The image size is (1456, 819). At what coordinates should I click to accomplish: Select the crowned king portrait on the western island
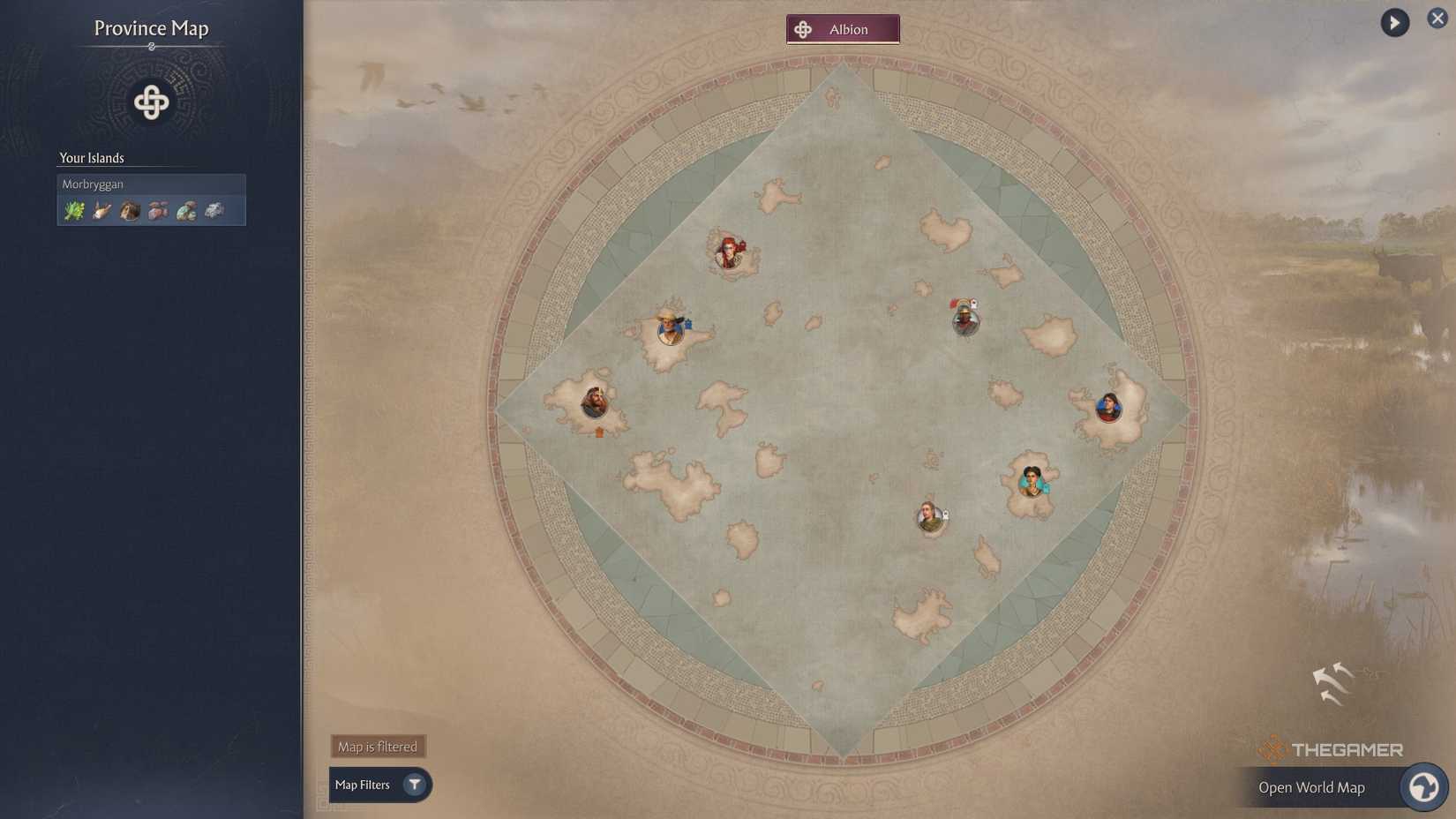click(x=592, y=400)
